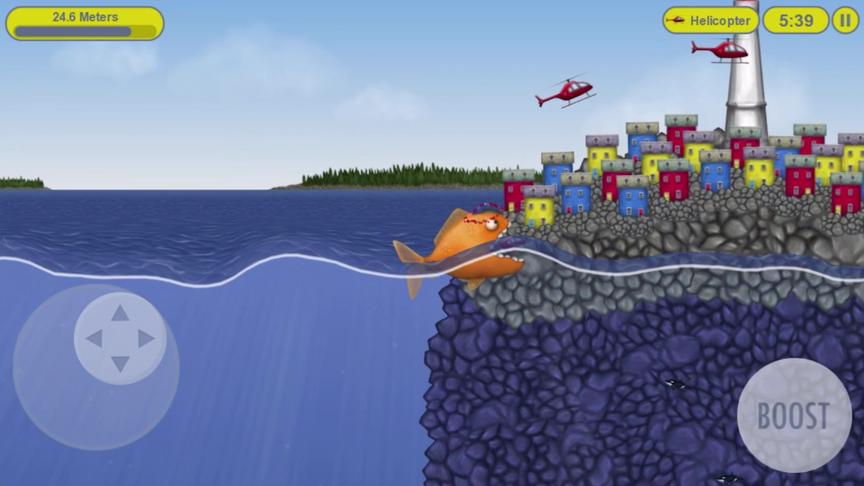Screen dimensions: 864x486
Task: Tap the left arrow on the directional pad
Action: tap(94, 339)
